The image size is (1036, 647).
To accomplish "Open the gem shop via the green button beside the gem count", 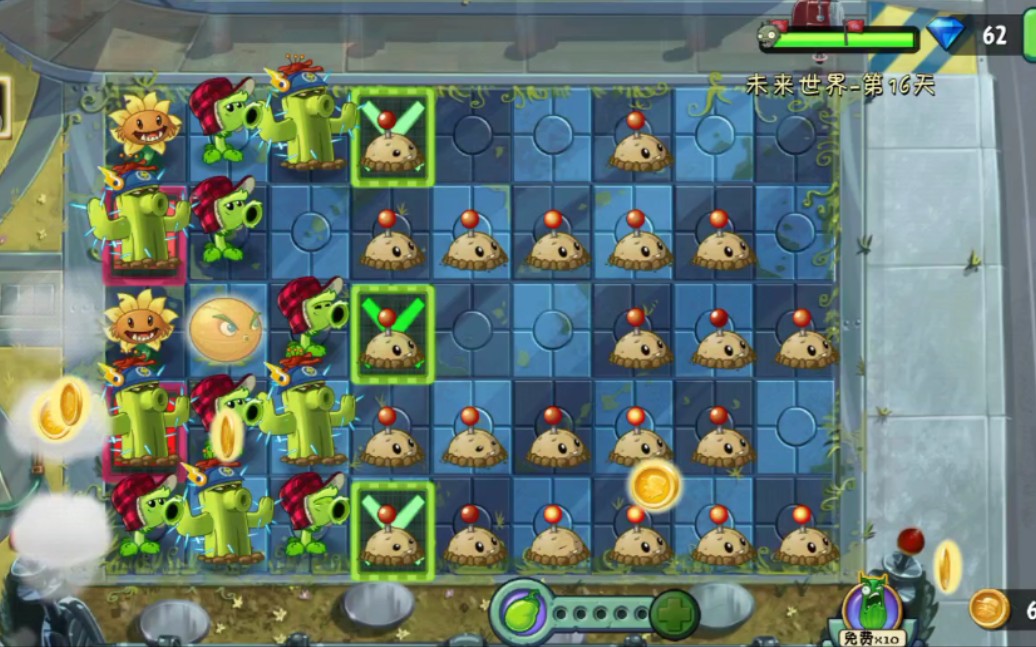I will [x=1029, y=36].
